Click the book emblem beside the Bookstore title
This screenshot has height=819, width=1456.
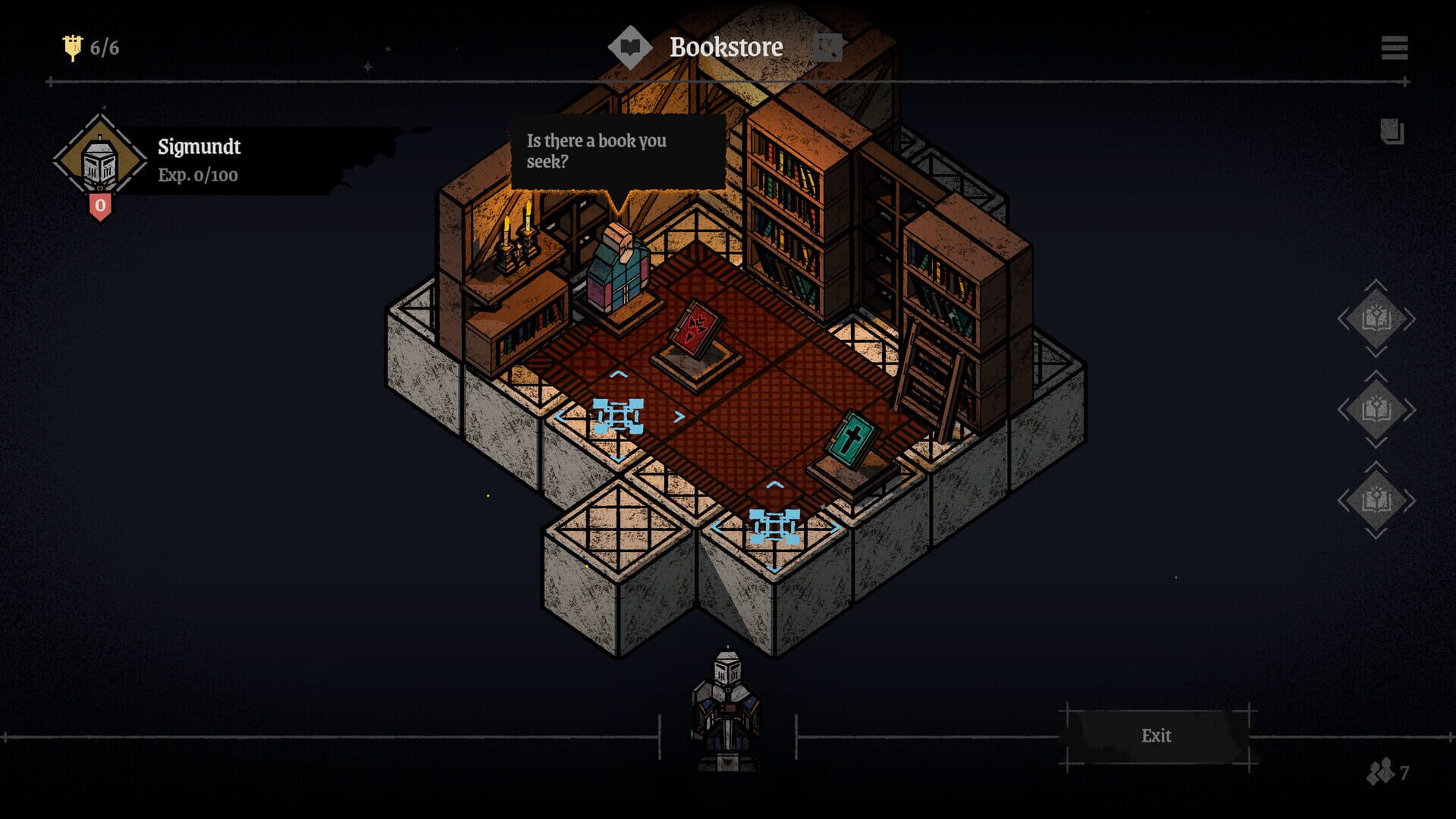[x=629, y=47]
